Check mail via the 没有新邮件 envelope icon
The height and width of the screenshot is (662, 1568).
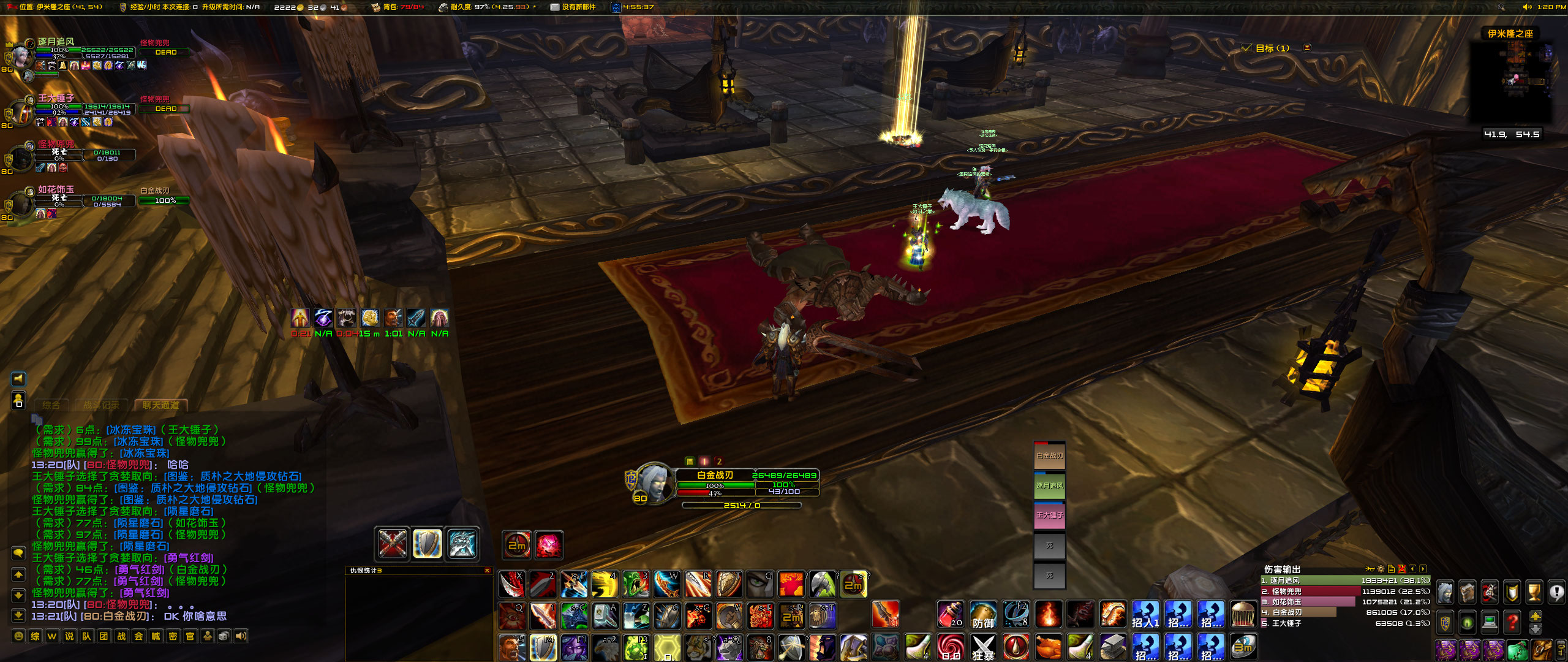point(554,8)
